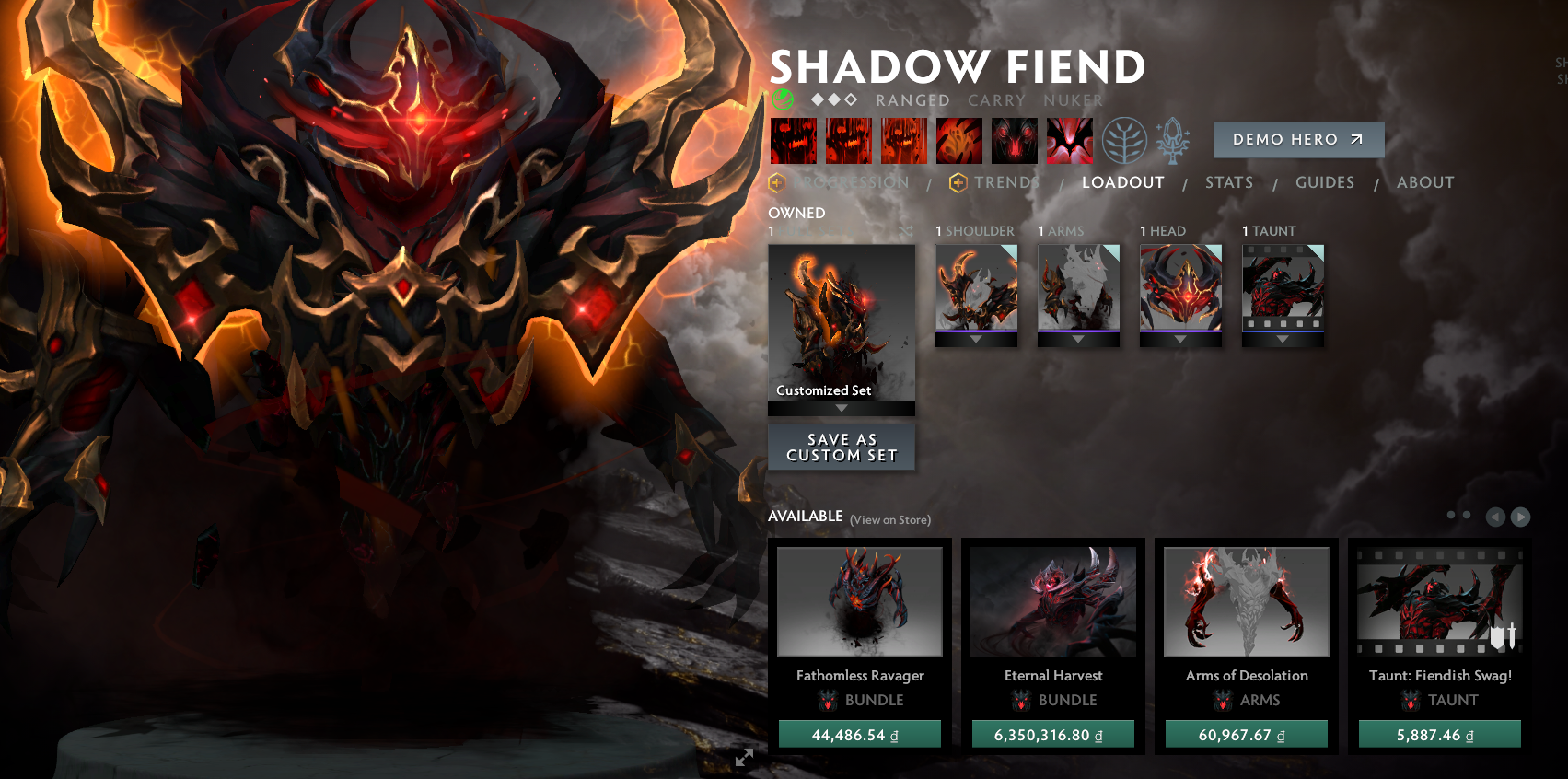Select the Taunt item thumbnail
The height and width of the screenshot is (779, 1568).
pyautogui.click(x=1281, y=290)
